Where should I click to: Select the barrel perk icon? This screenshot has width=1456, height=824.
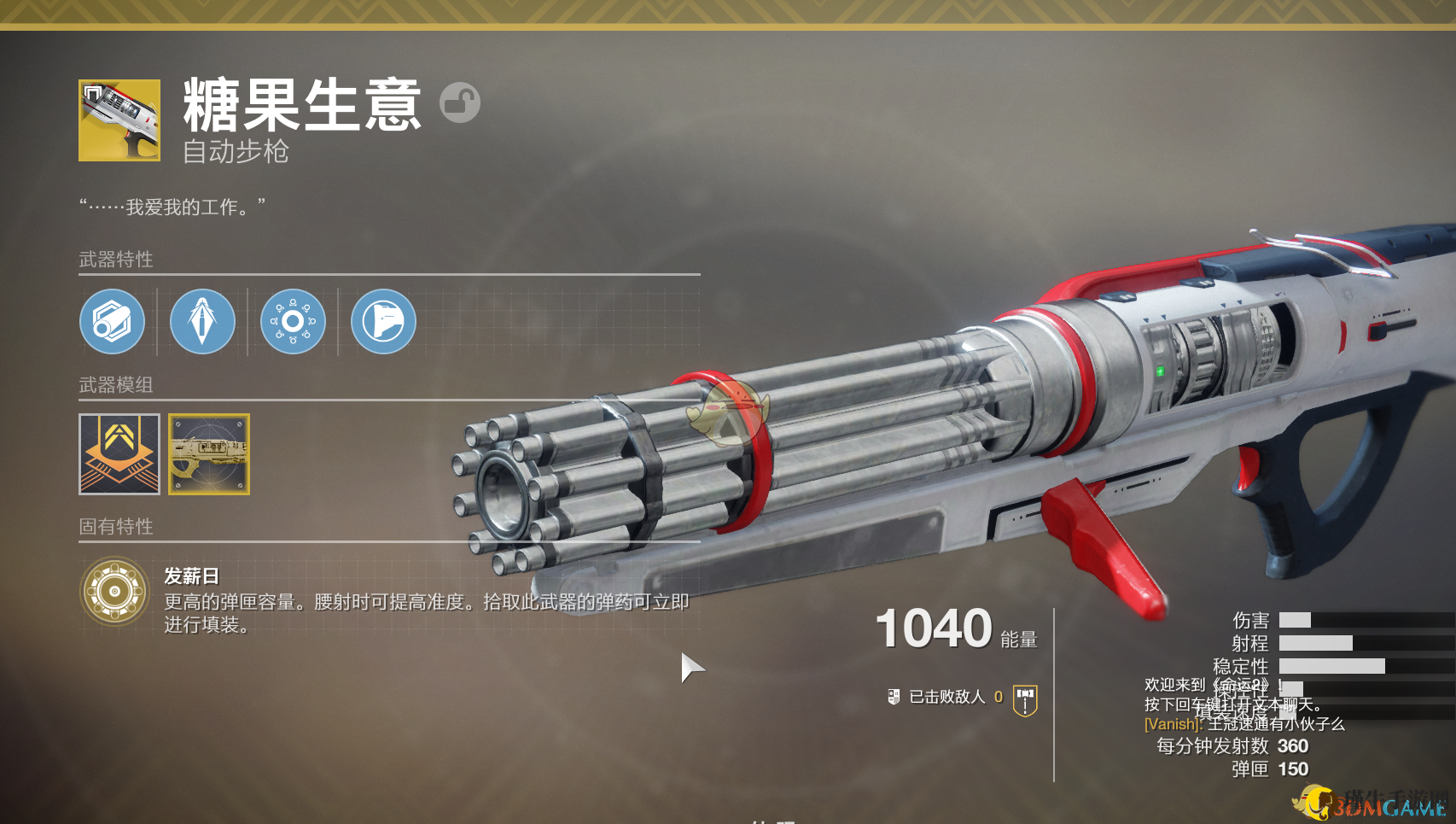pyautogui.click(x=112, y=322)
